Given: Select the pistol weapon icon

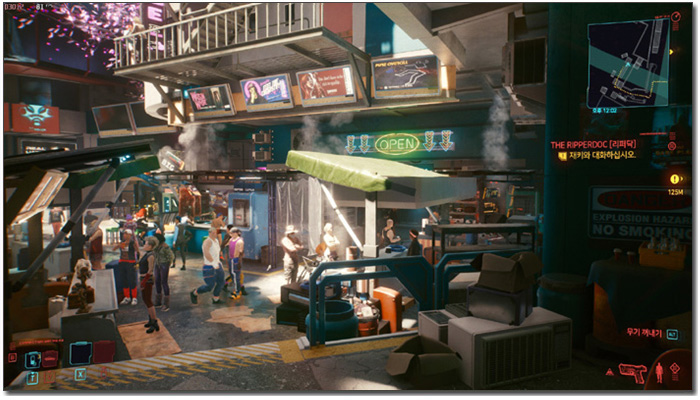Looking at the screenshot, I should (x=632, y=372).
